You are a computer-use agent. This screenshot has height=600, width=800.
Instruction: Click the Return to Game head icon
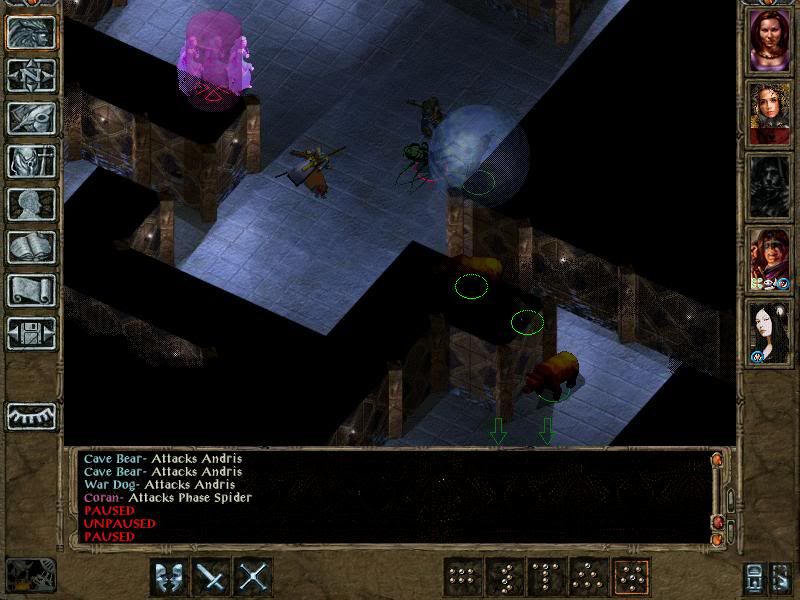[31, 32]
